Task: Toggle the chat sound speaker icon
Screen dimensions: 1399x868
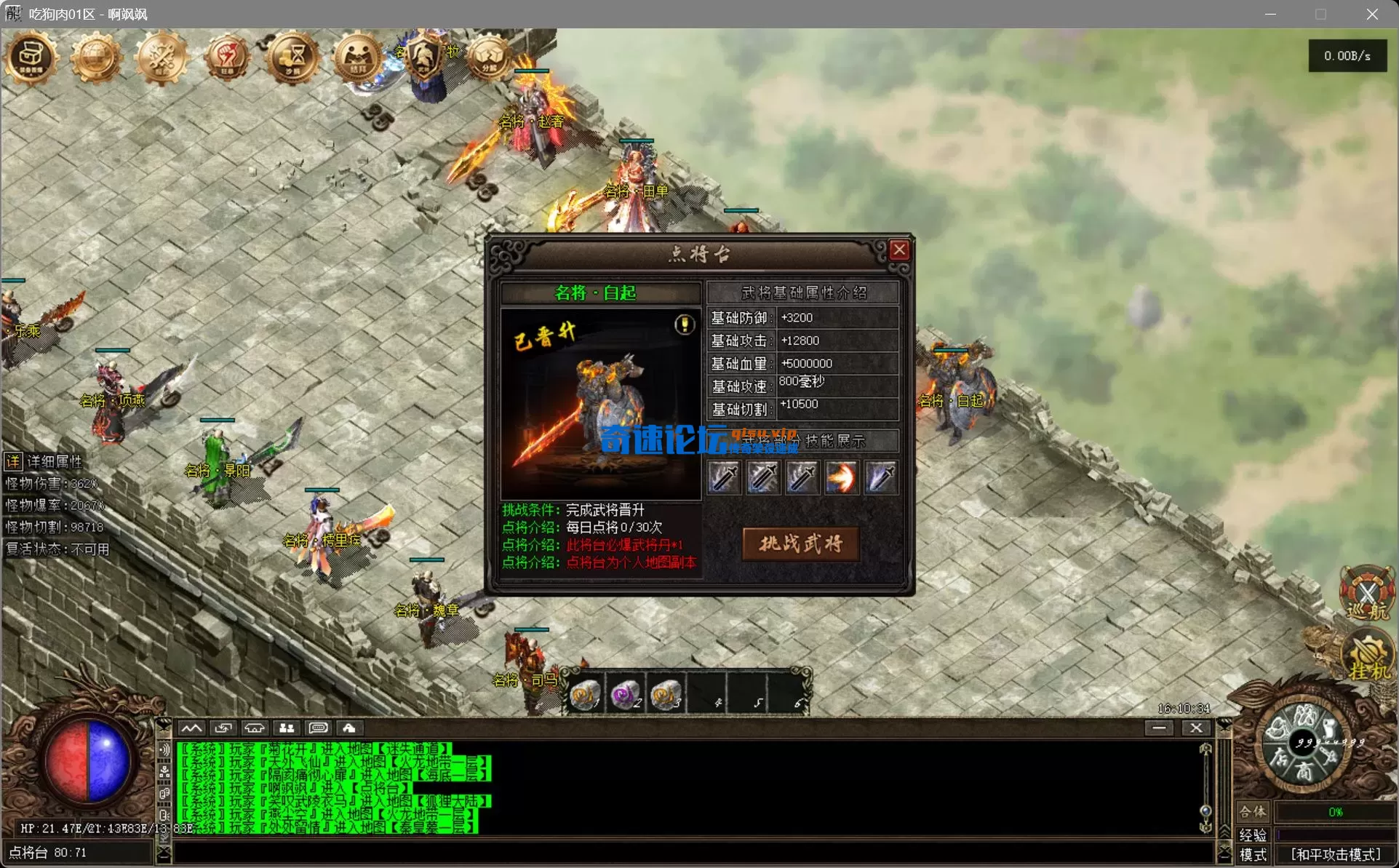Action: [x=164, y=750]
